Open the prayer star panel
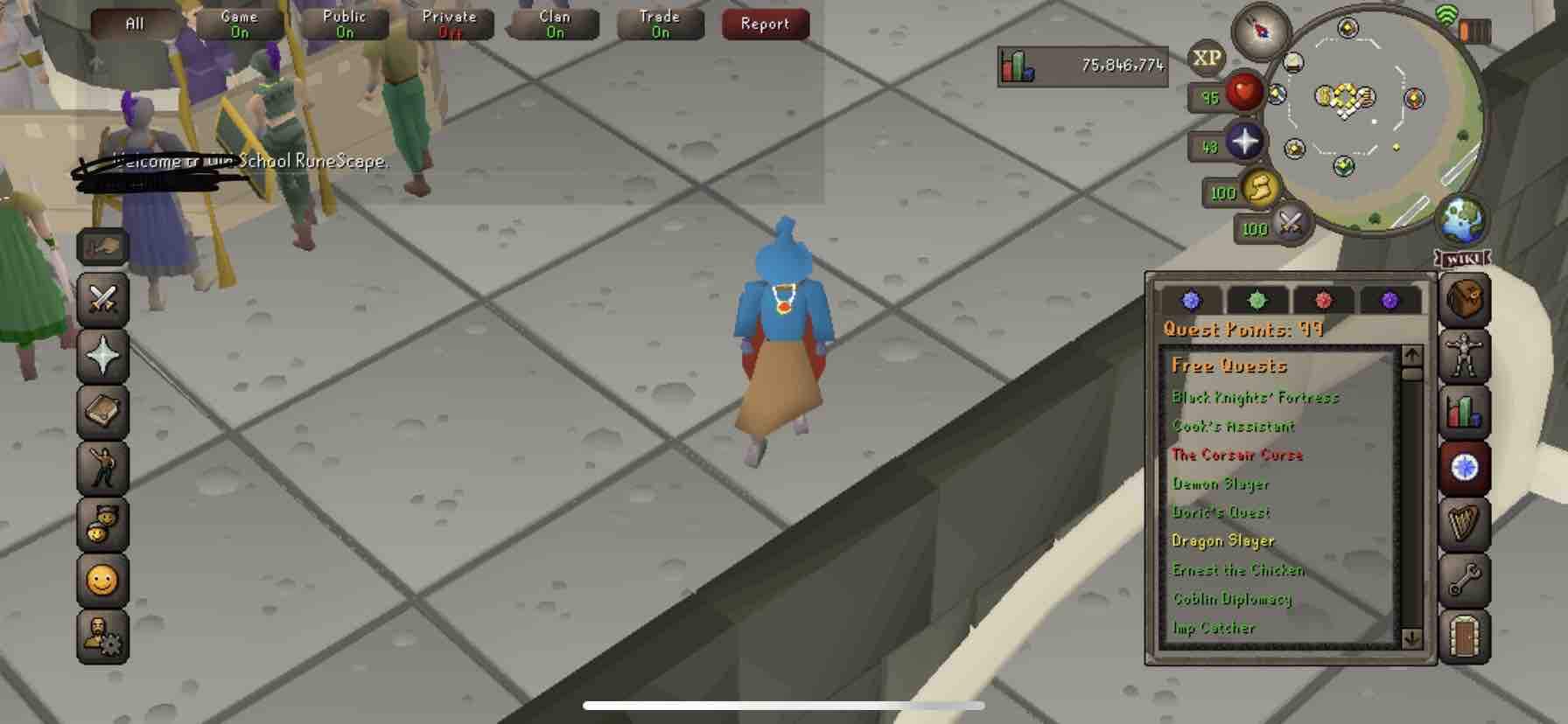This screenshot has height=724, width=1568. 102,358
